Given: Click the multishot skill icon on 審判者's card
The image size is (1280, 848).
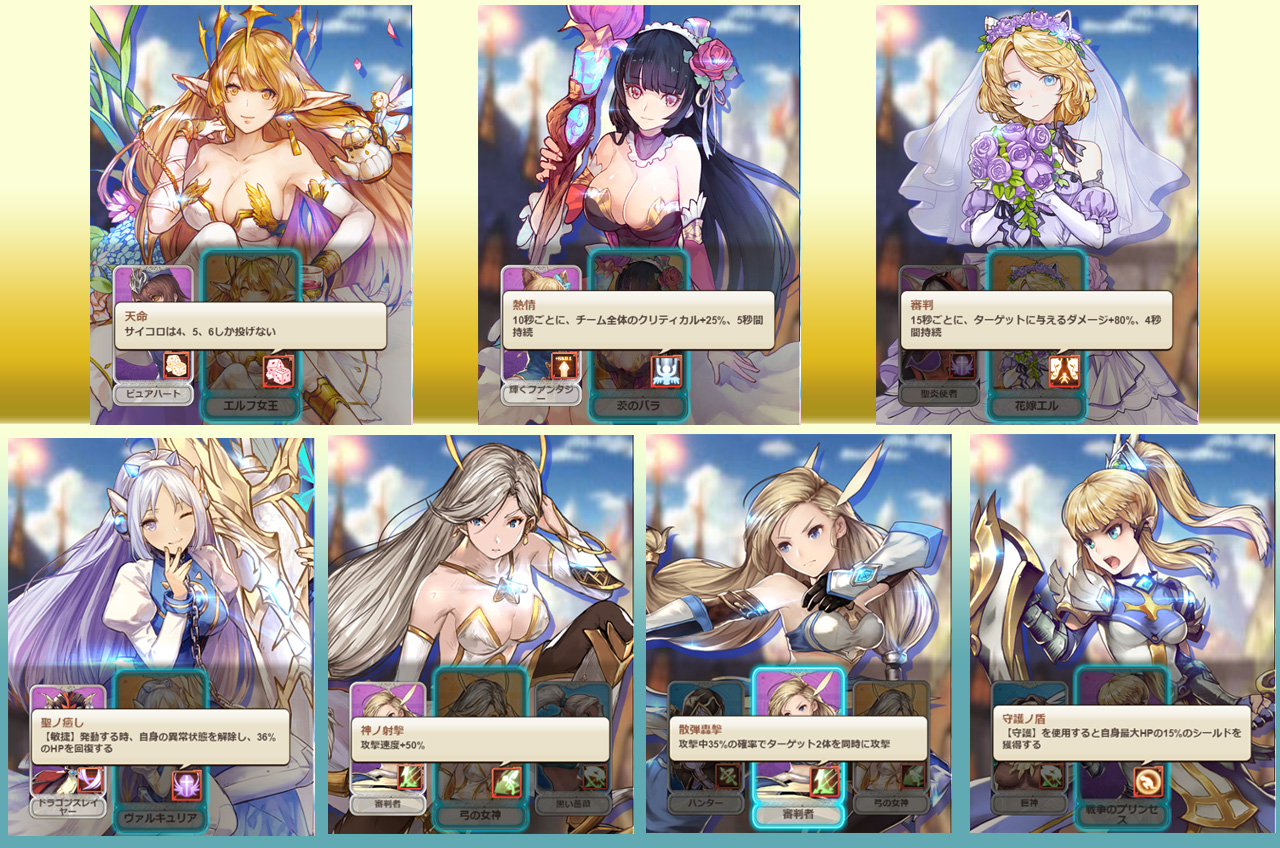Looking at the screenshot, I should 823,780.
